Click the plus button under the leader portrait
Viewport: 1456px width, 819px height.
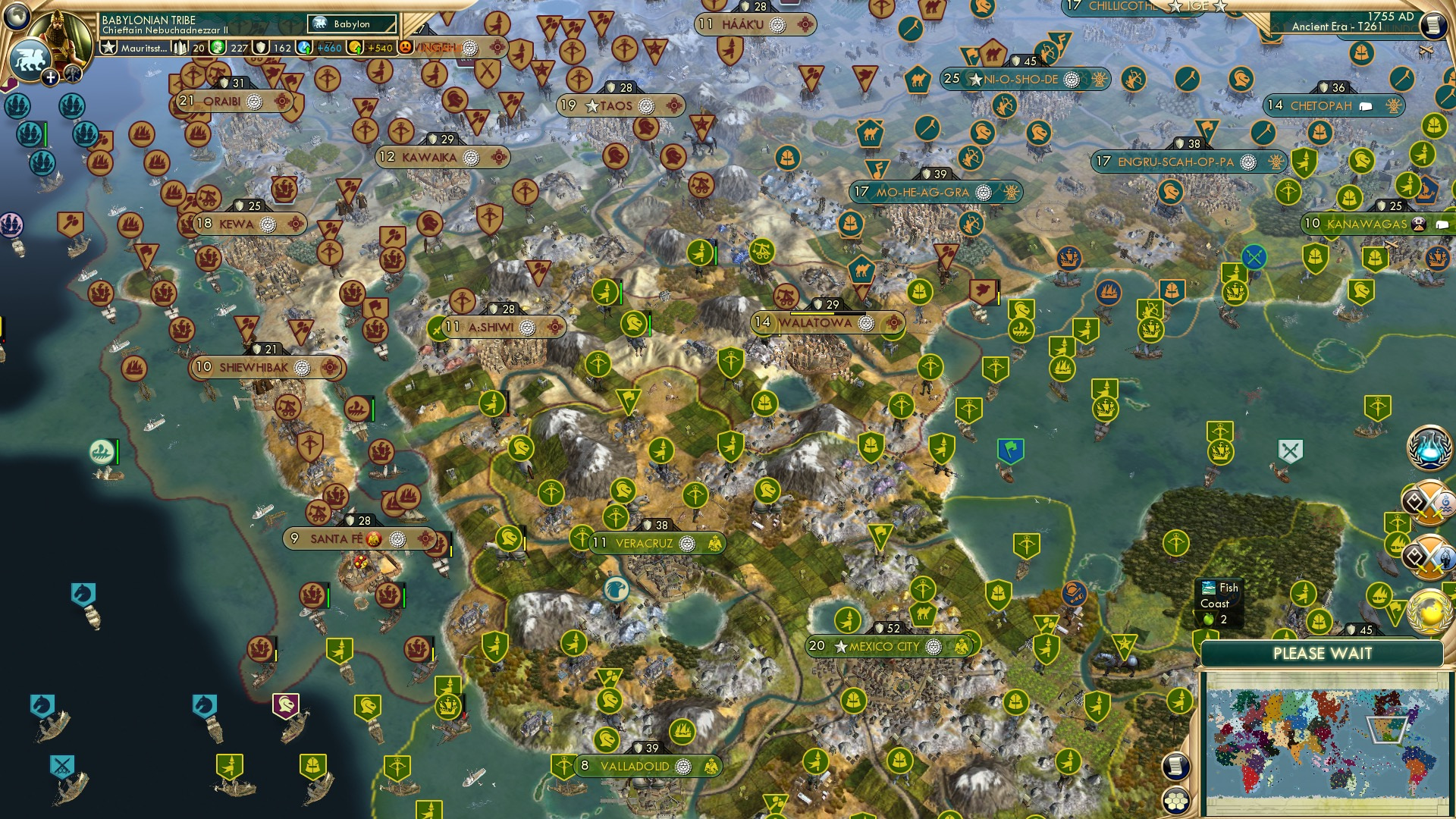(49, 77)
